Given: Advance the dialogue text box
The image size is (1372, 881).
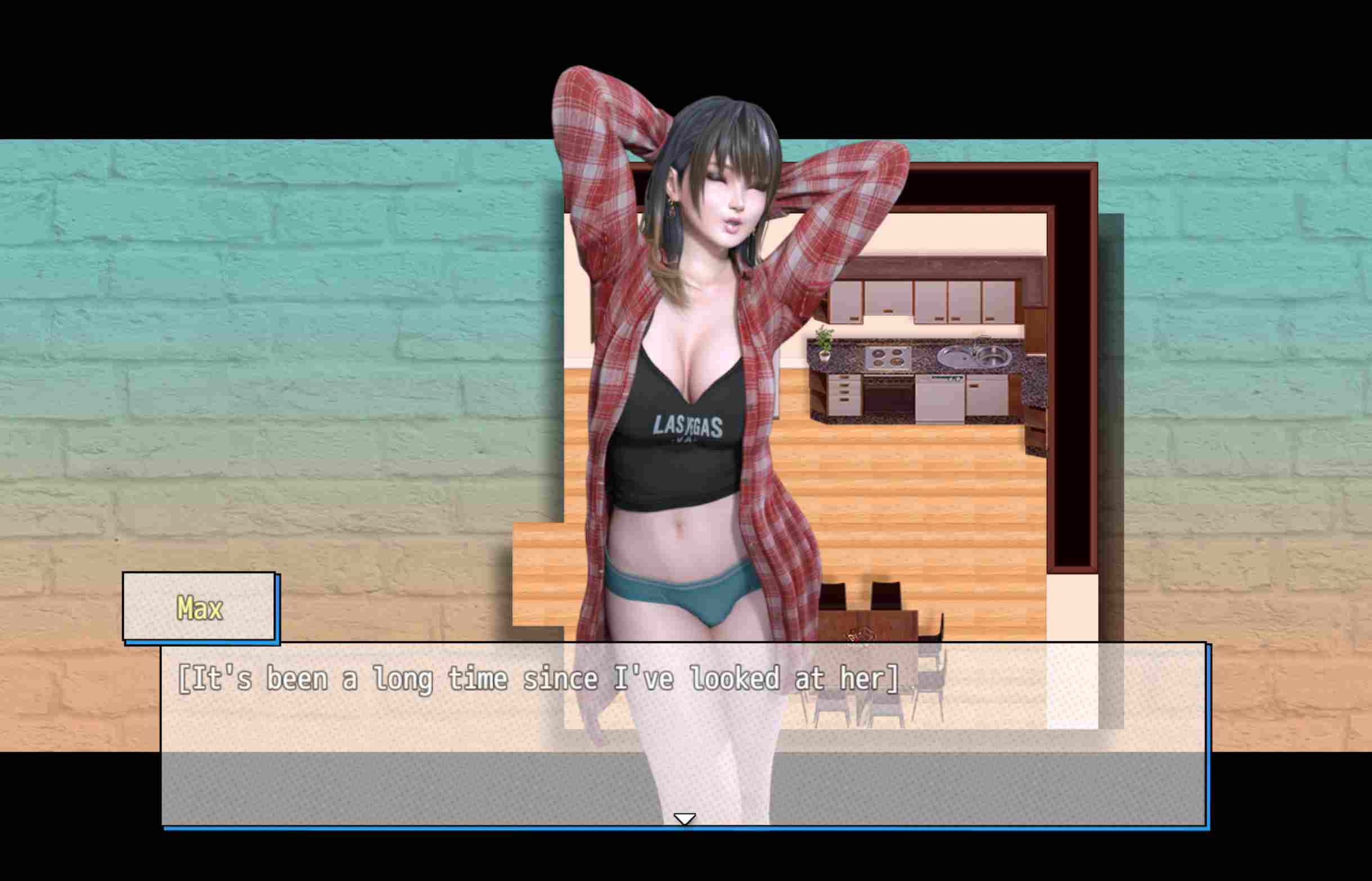Looking at the screenshot, I should click(683, 733).
